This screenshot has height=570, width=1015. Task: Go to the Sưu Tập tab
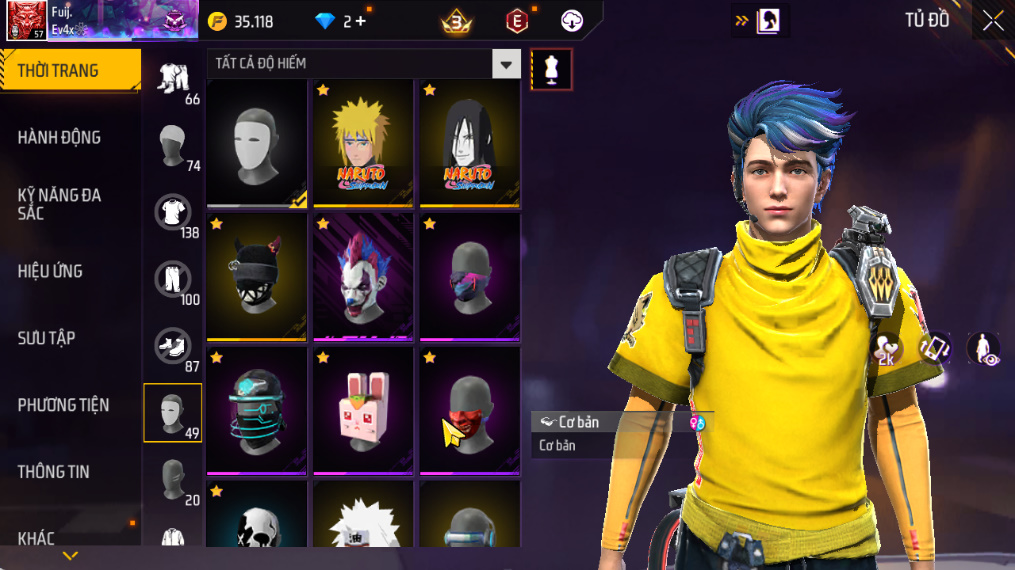[47, 338]
